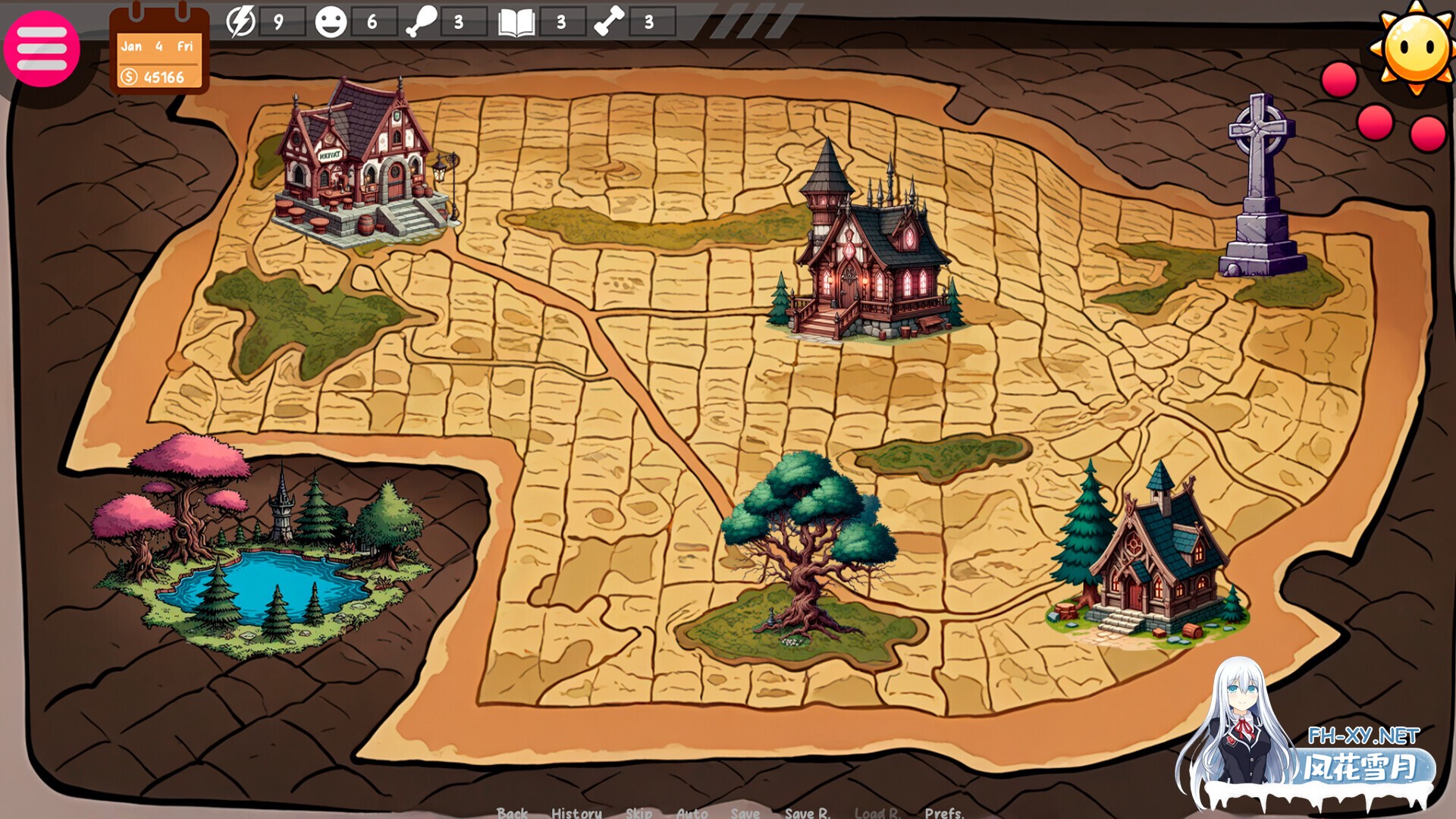Viewport: 1456px width, 819px height.
Task: Open the Save screen
Action: 745,813
